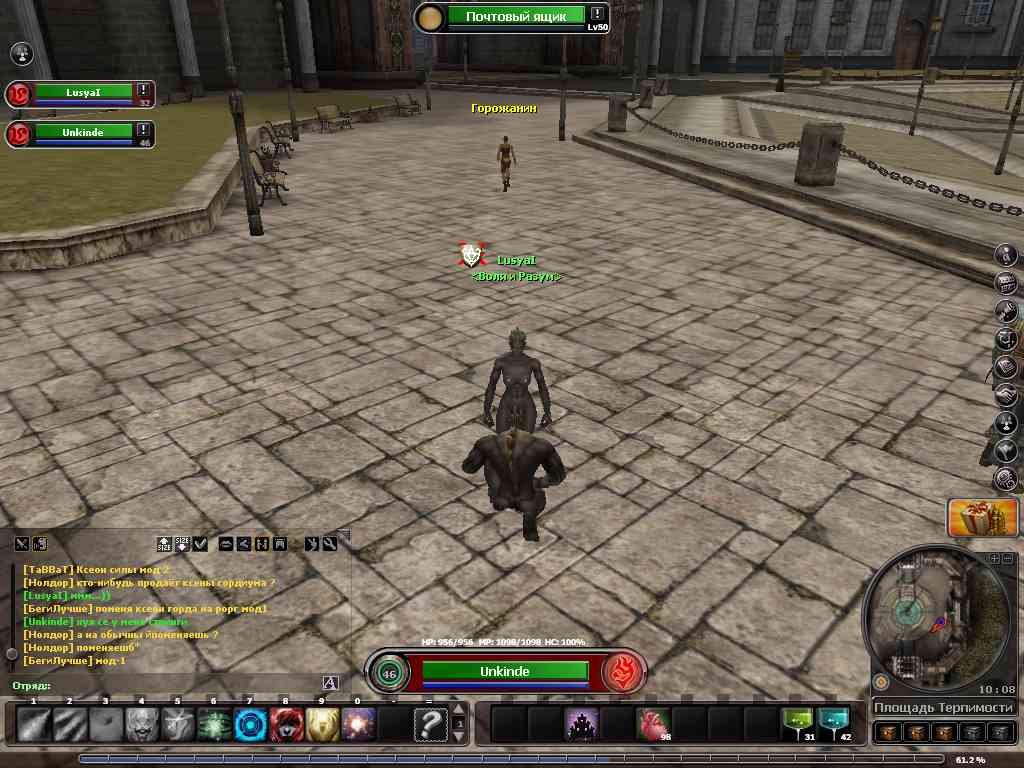Use the red heart item with 98 count
This screenshot has width=1024, height=768.
(x=652, y=724)
